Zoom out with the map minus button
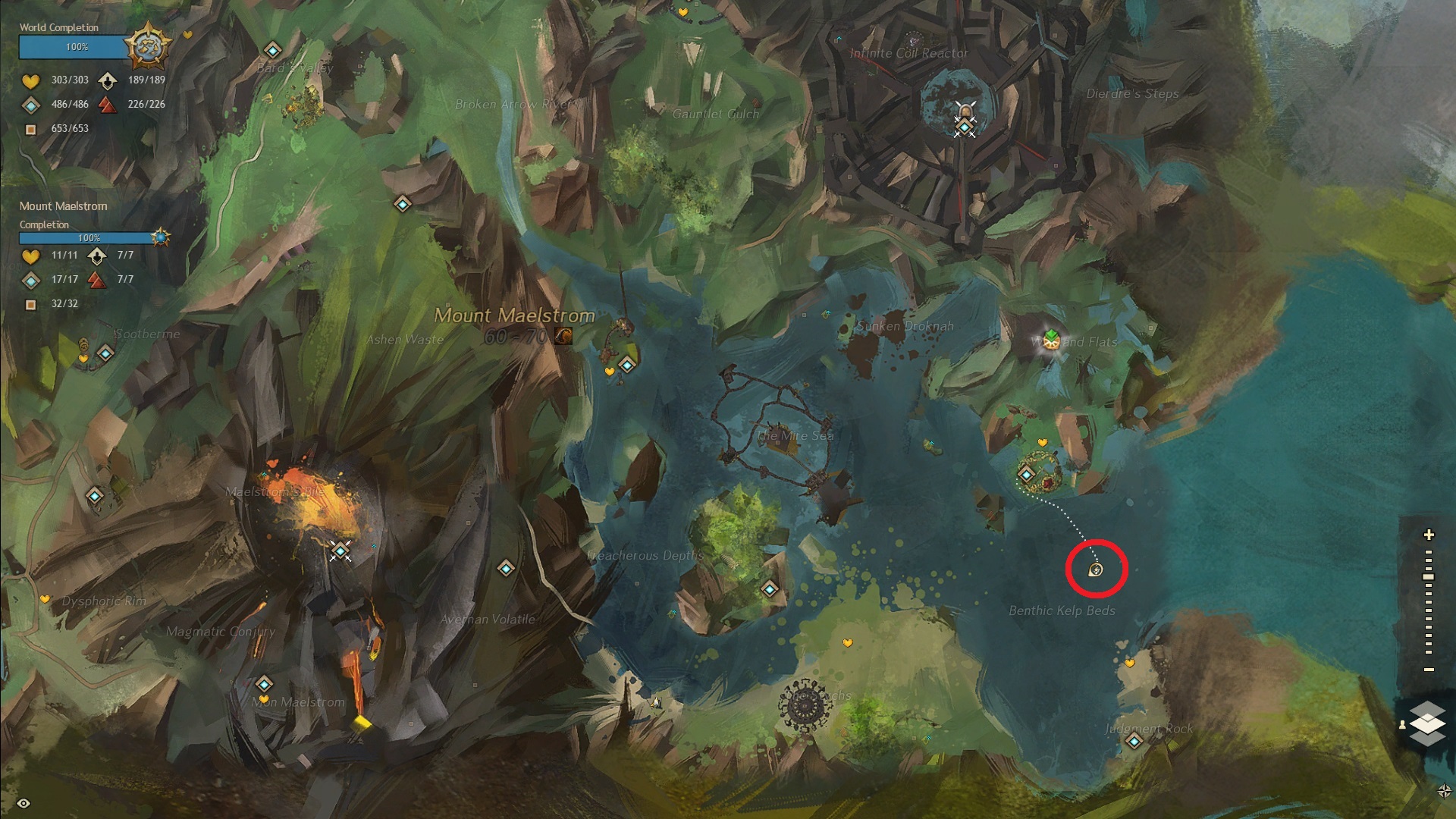Viewport: 1456px width, 819px height. click(1429, 670)
